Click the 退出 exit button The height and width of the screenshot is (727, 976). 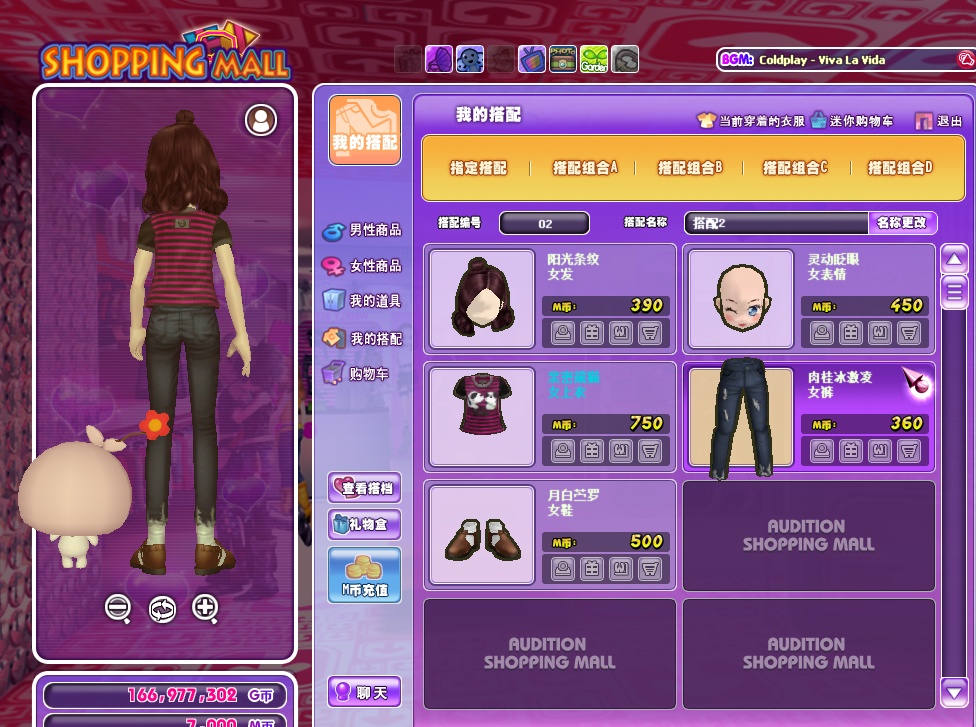pyautogui.click(x=939, y=121)
